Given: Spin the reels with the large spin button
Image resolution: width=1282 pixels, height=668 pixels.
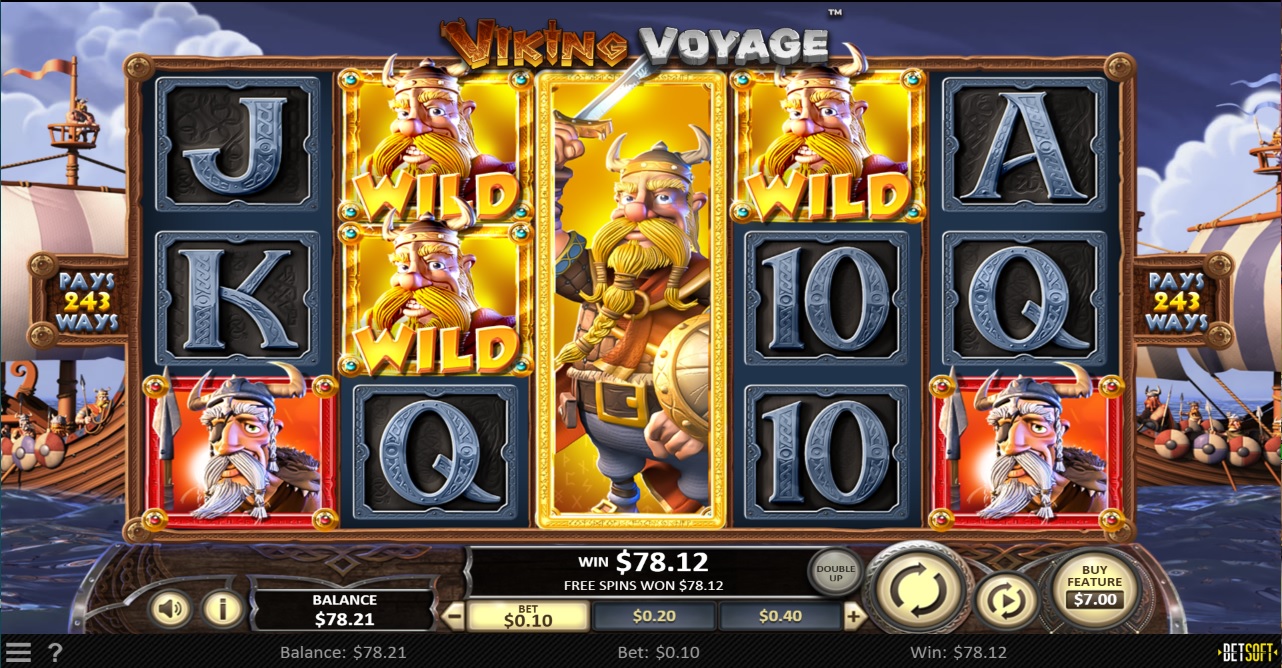Looking at the screenshot, I should pyautogui.click(x=918, y=592).
